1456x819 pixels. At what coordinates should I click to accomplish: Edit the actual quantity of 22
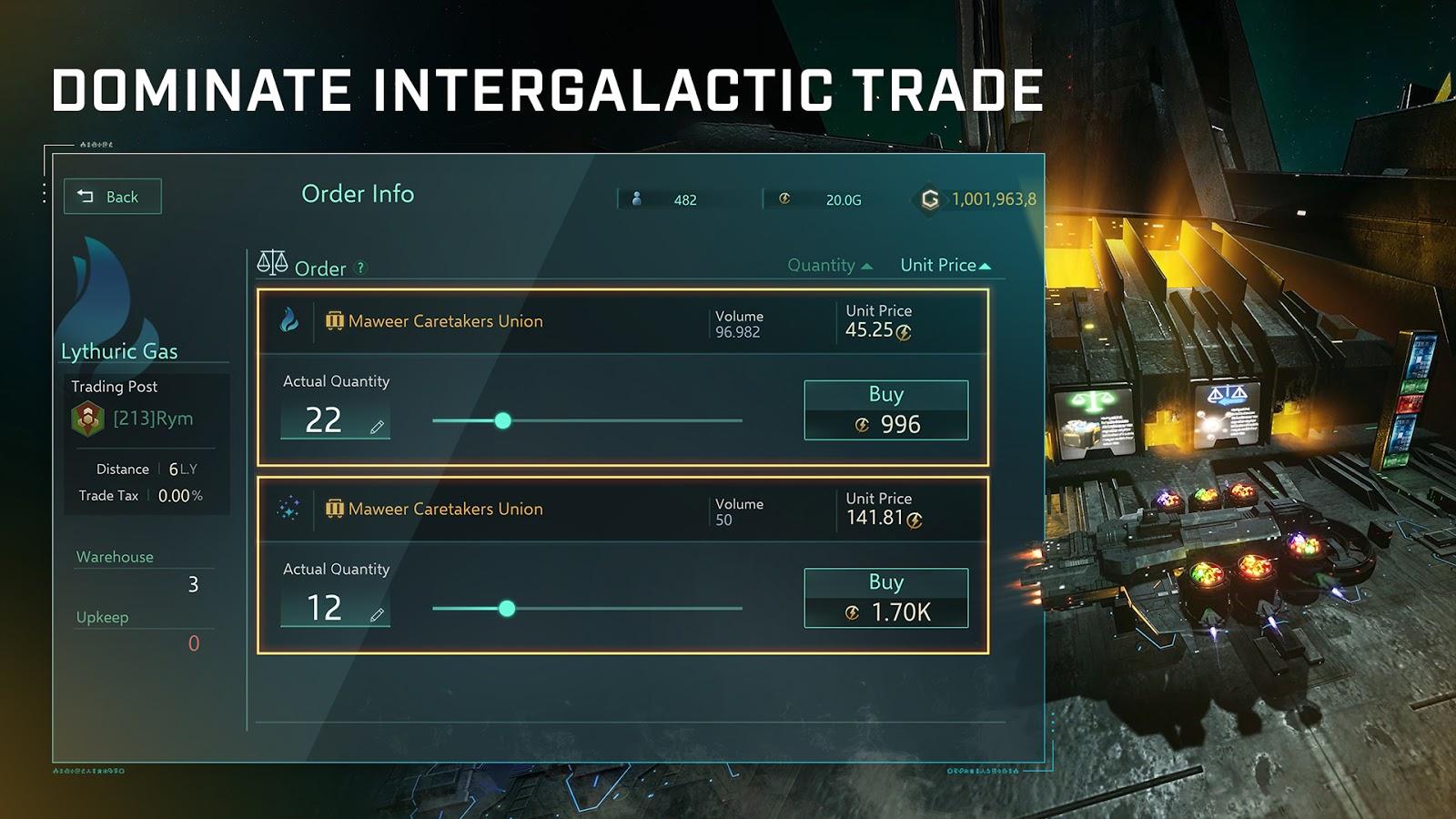(377, 427)
